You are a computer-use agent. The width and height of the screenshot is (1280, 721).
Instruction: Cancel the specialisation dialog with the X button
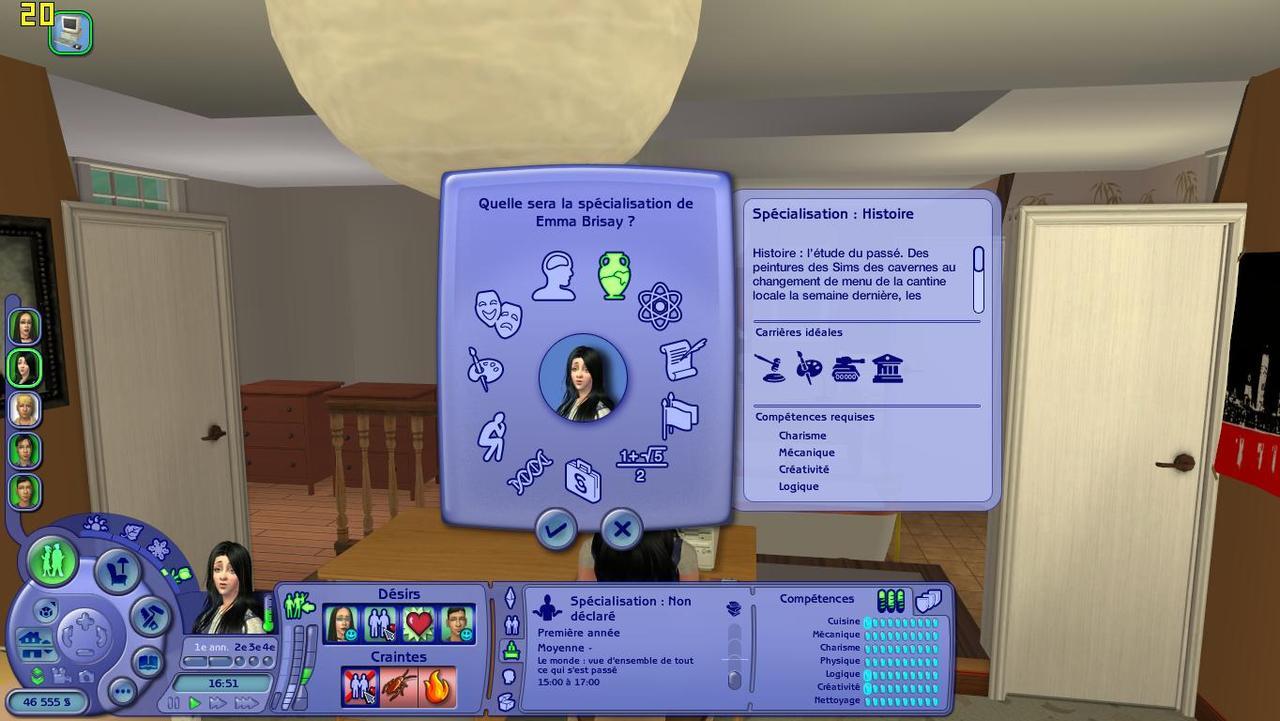622,528
